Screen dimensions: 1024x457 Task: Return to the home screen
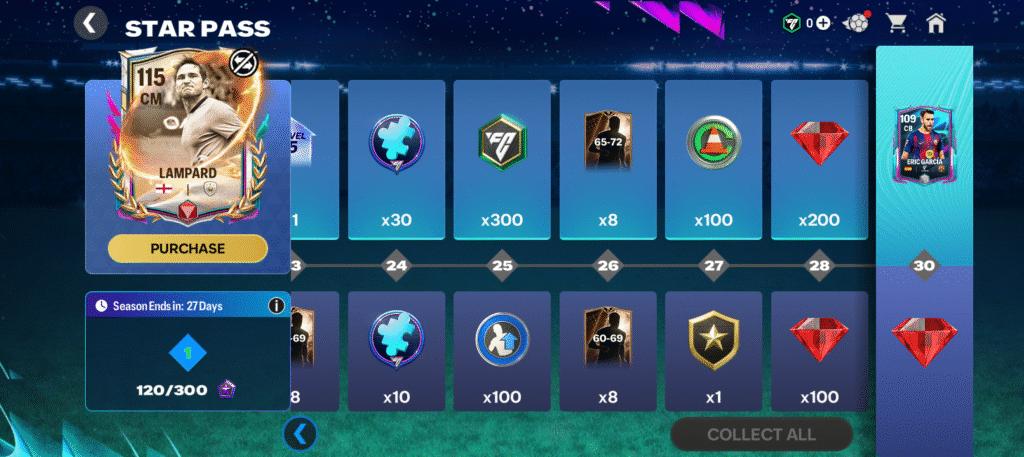point(937,23)
